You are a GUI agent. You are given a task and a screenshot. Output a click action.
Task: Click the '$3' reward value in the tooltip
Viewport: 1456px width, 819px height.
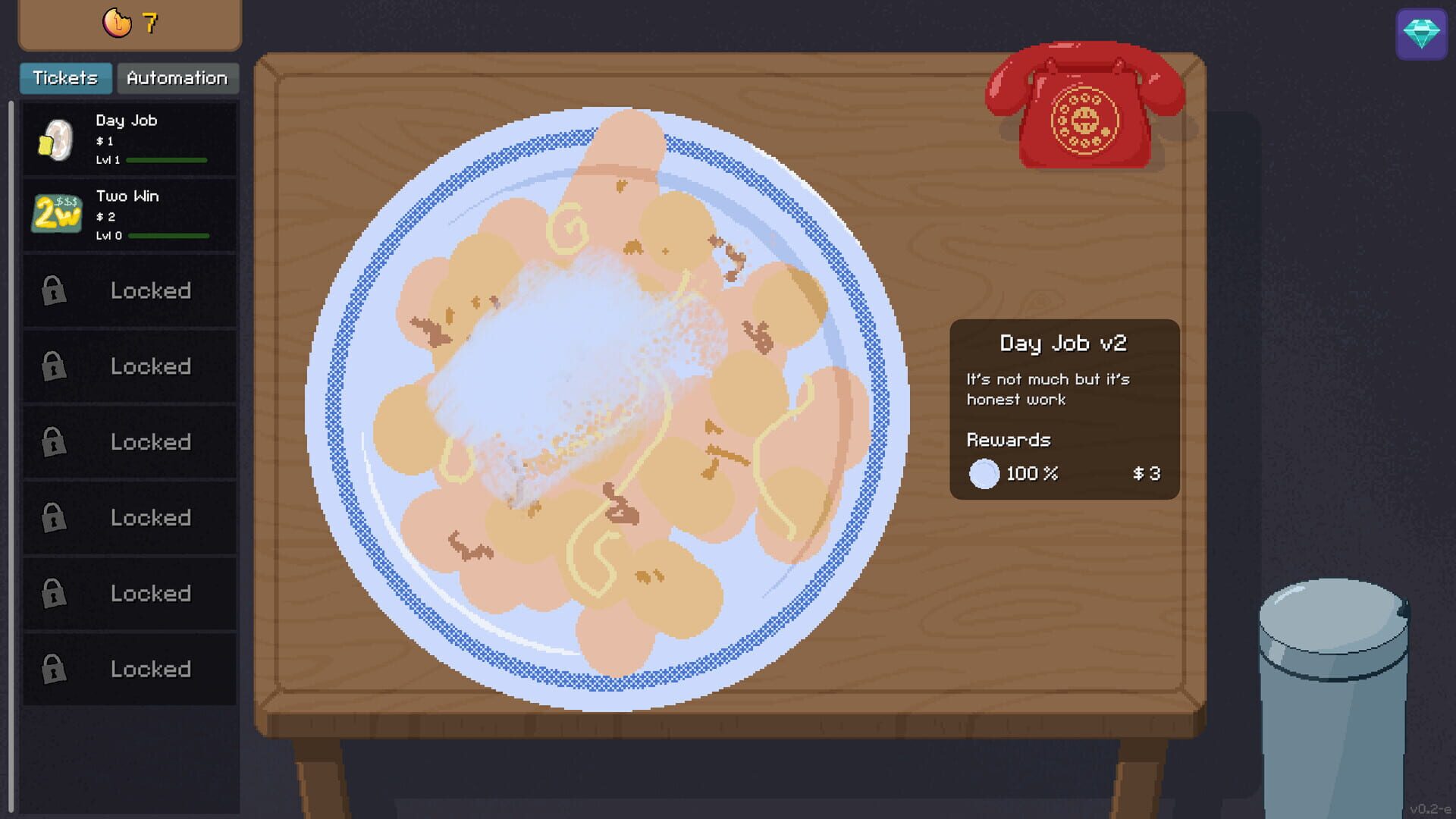pyautogui.click(x=1145, y=473)
